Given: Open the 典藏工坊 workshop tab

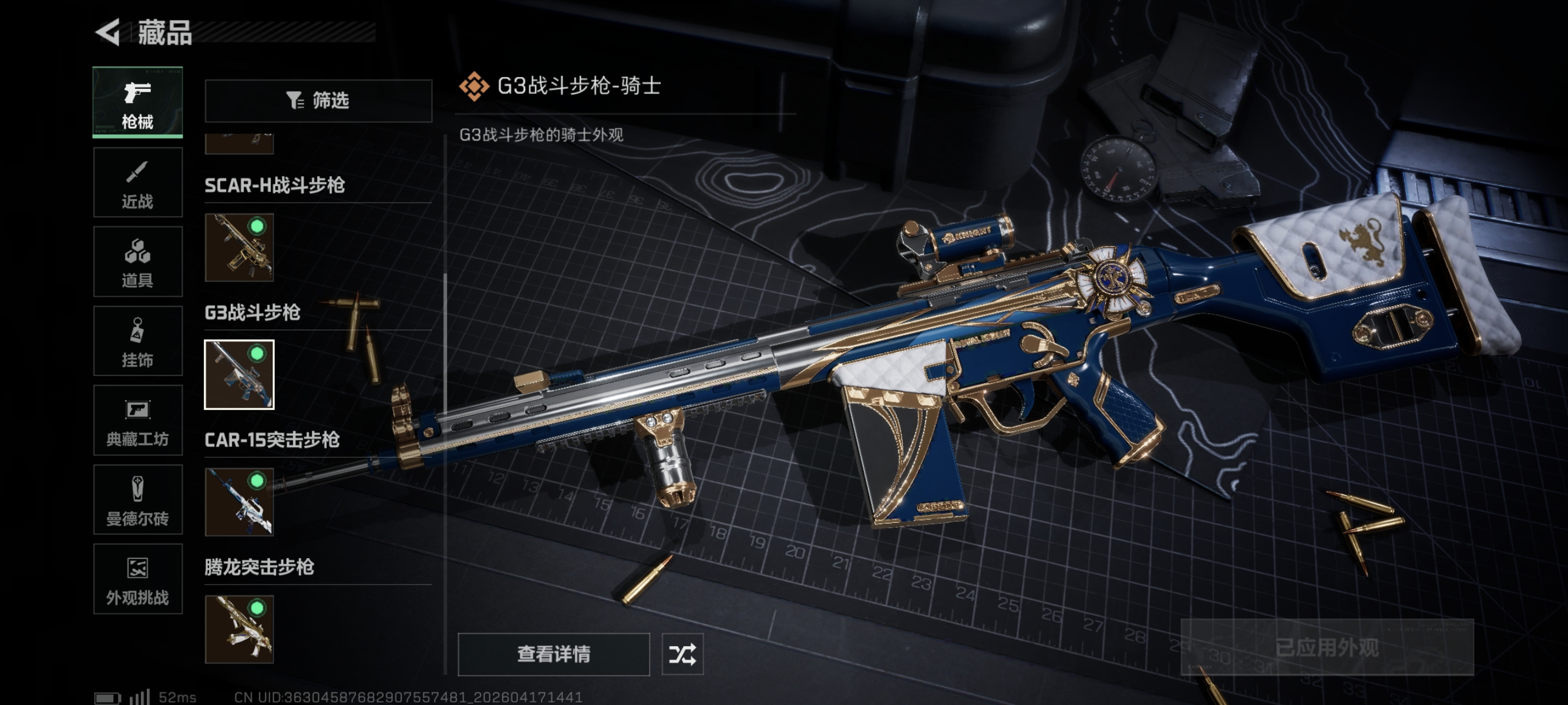Looking at the screenshot, I should [x=137, y=421].
